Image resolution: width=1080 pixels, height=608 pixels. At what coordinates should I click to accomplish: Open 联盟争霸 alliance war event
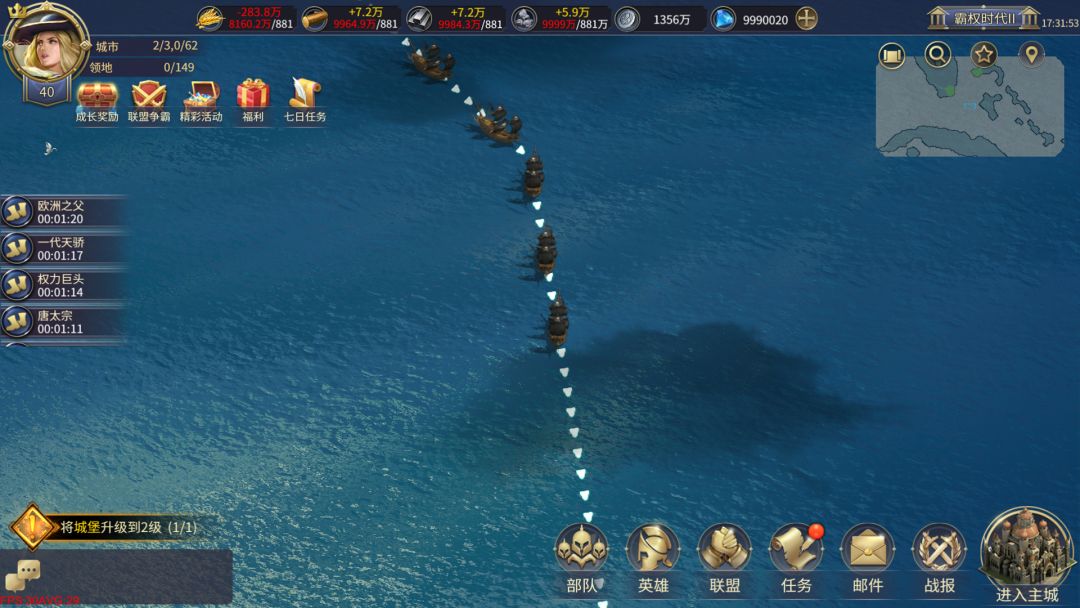coord(149,98)
